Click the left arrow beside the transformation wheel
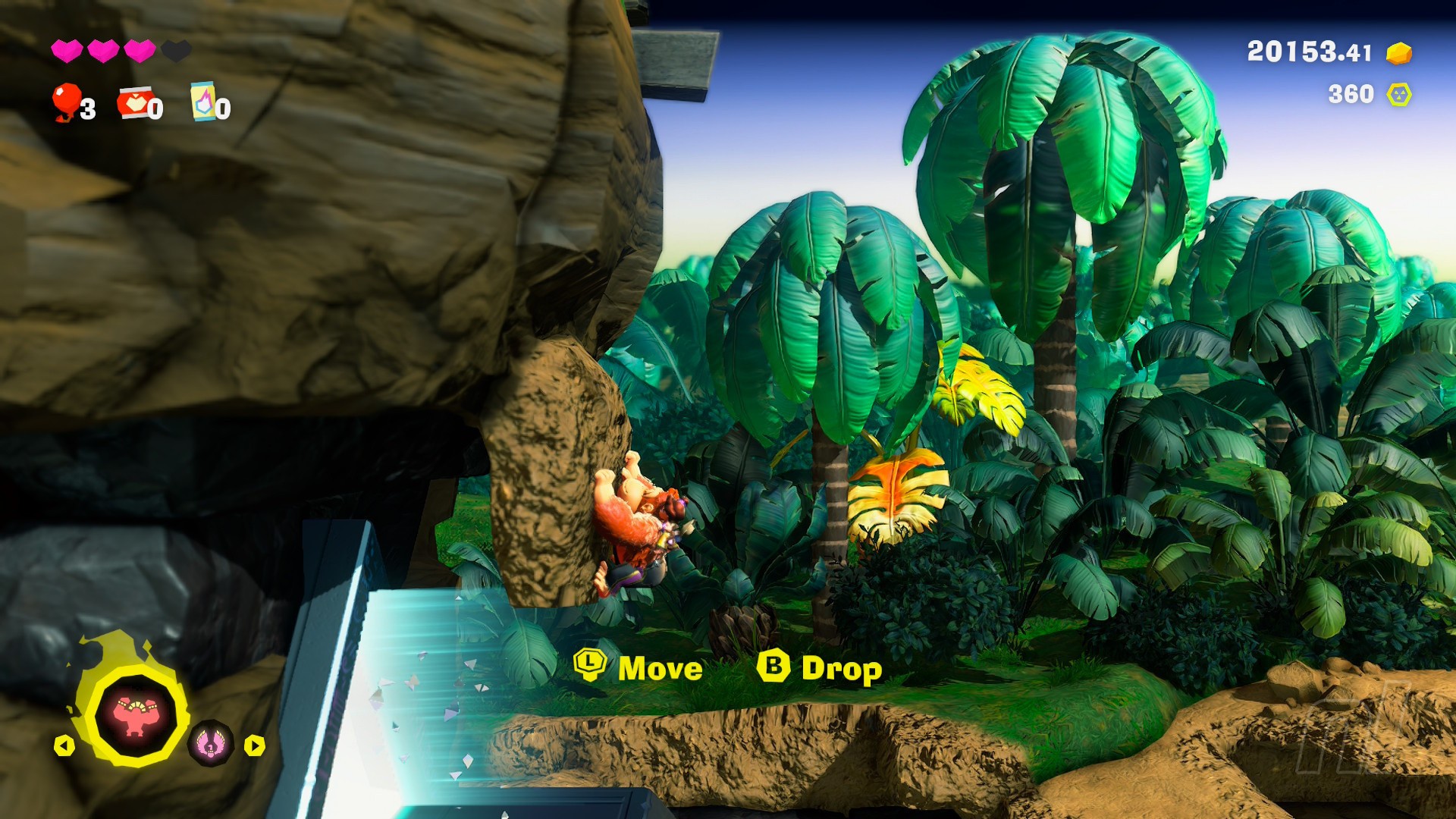The width and height of the screenshot is (1456, 819). click(64, 746)
